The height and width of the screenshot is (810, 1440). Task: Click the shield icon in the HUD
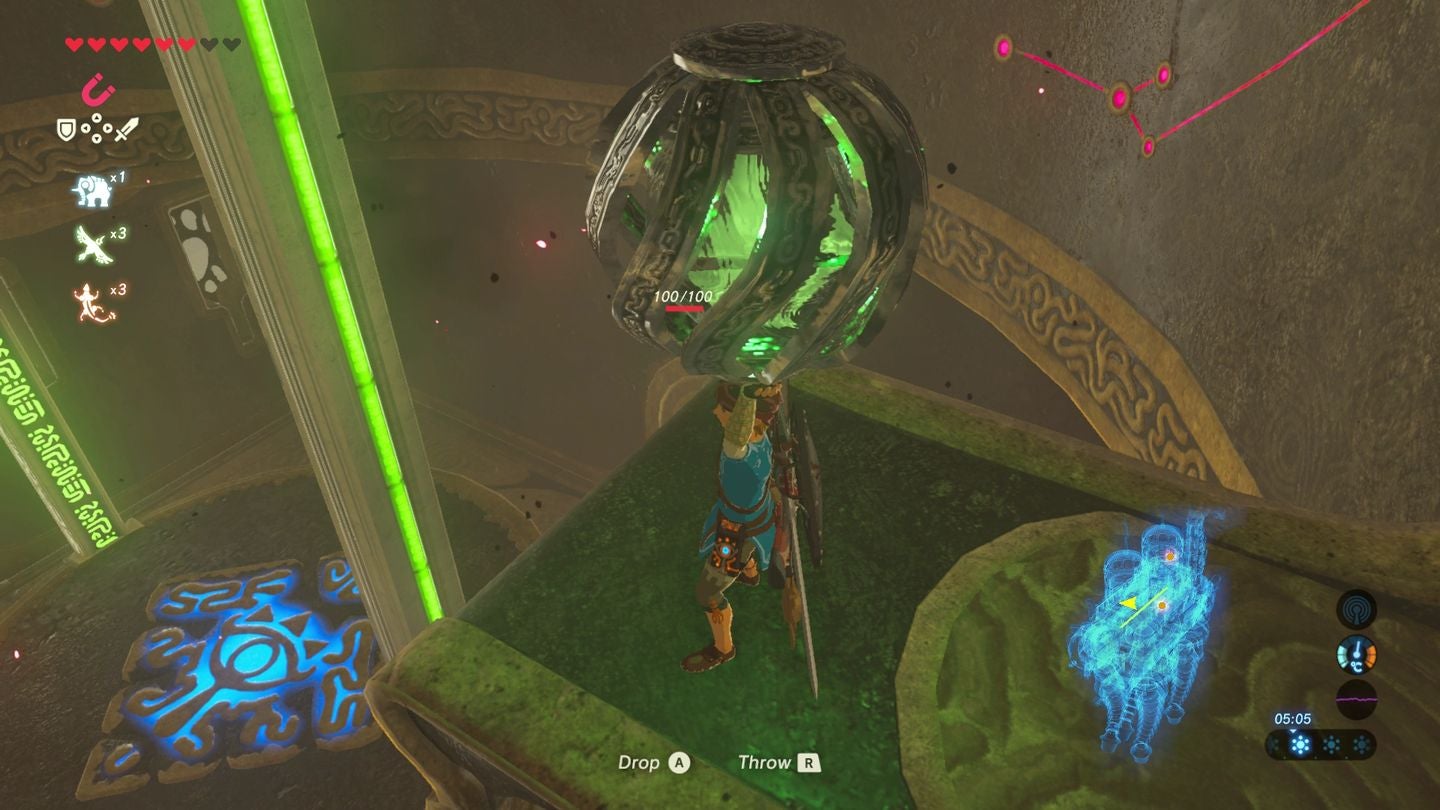tap(66, 130)
